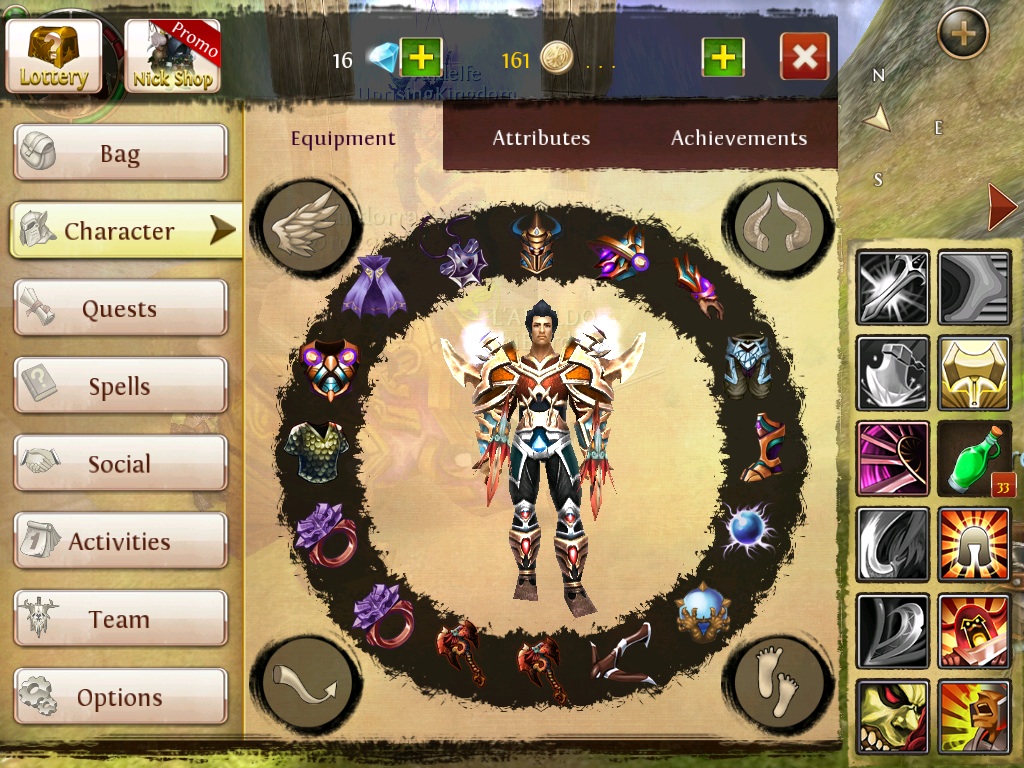Open the Team menu
This screenshot has width=1024, height=768.
click(120, 619)
